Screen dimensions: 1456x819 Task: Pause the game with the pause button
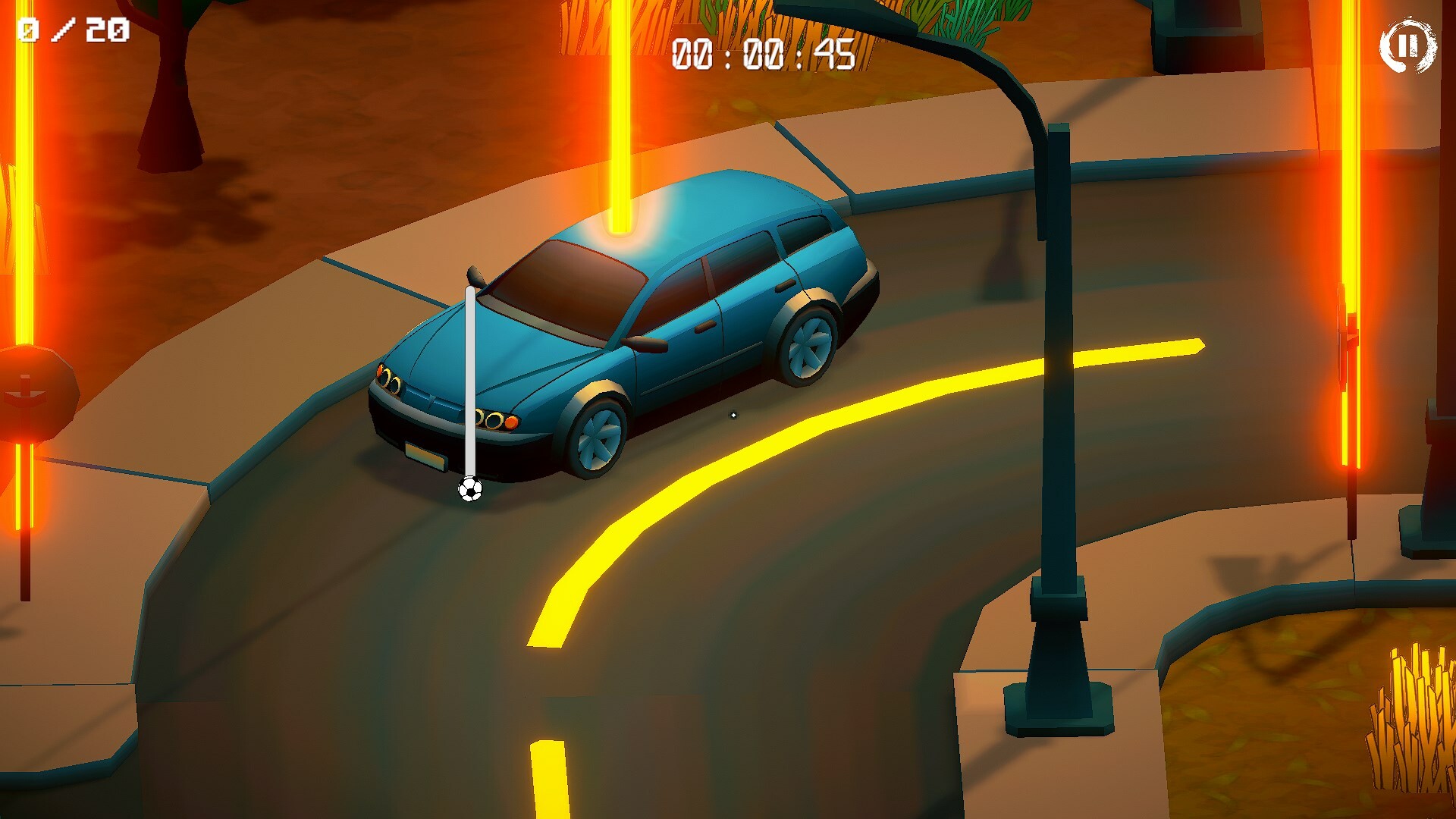[x=1407, y=46]
